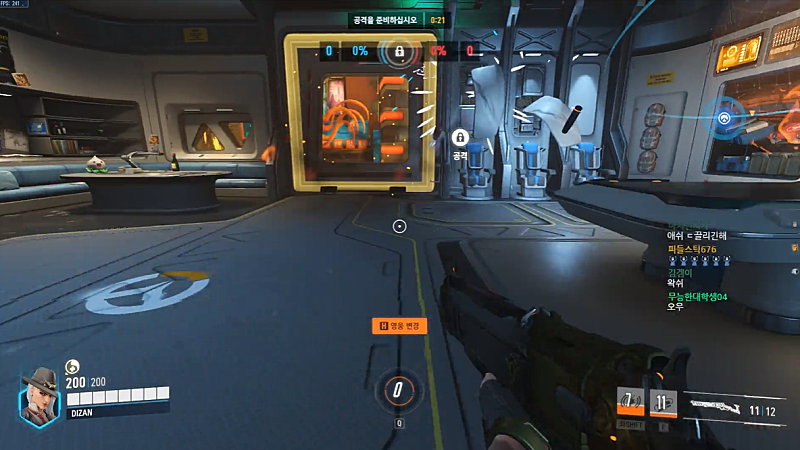Click the rifle weapon icon
The height and width of the screenshot is (450, 800).
719,407
